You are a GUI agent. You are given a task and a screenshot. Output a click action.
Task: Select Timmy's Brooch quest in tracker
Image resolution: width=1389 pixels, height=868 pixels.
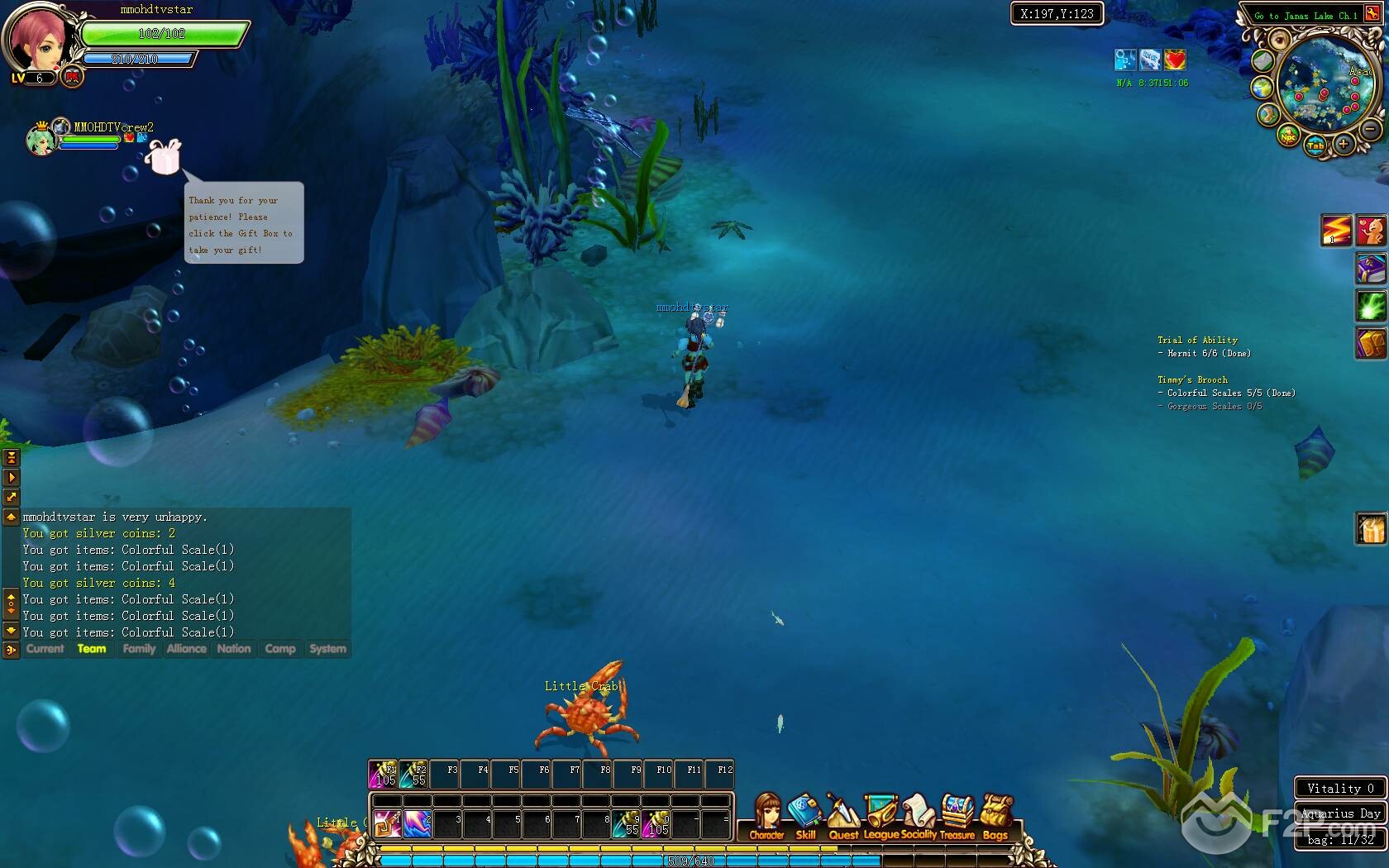click(x=1192, y=380)
